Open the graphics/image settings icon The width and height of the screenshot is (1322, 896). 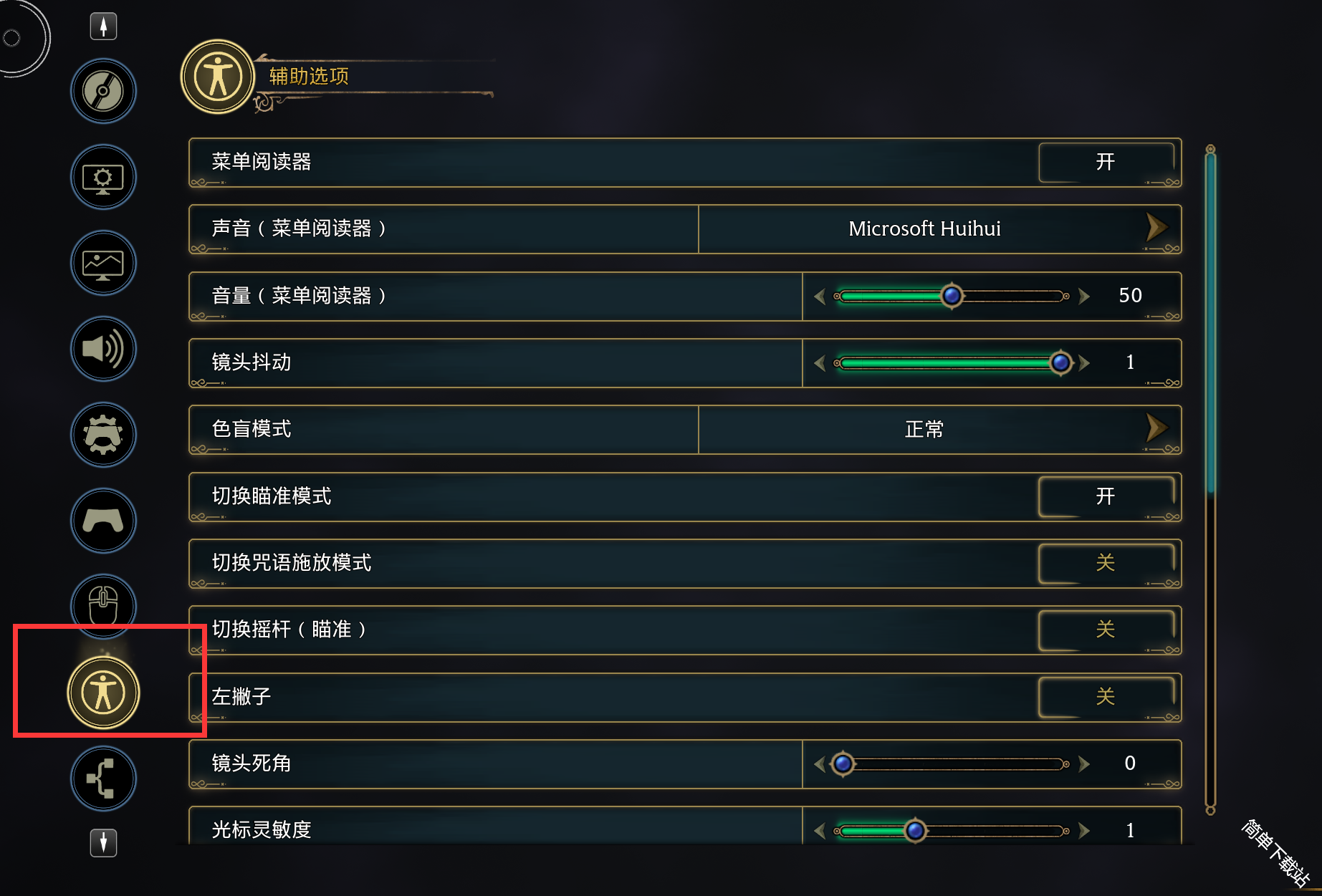click(x=102, y=263)
